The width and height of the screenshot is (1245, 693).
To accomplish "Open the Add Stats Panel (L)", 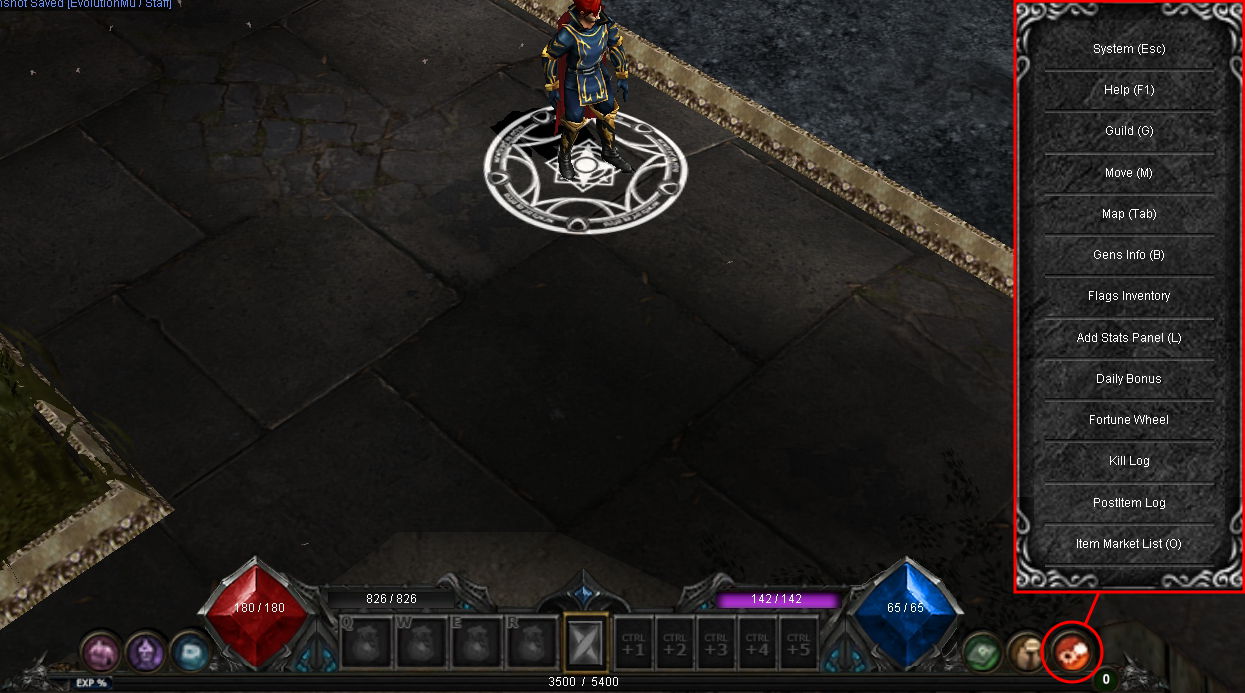I will click(1129, 338).
